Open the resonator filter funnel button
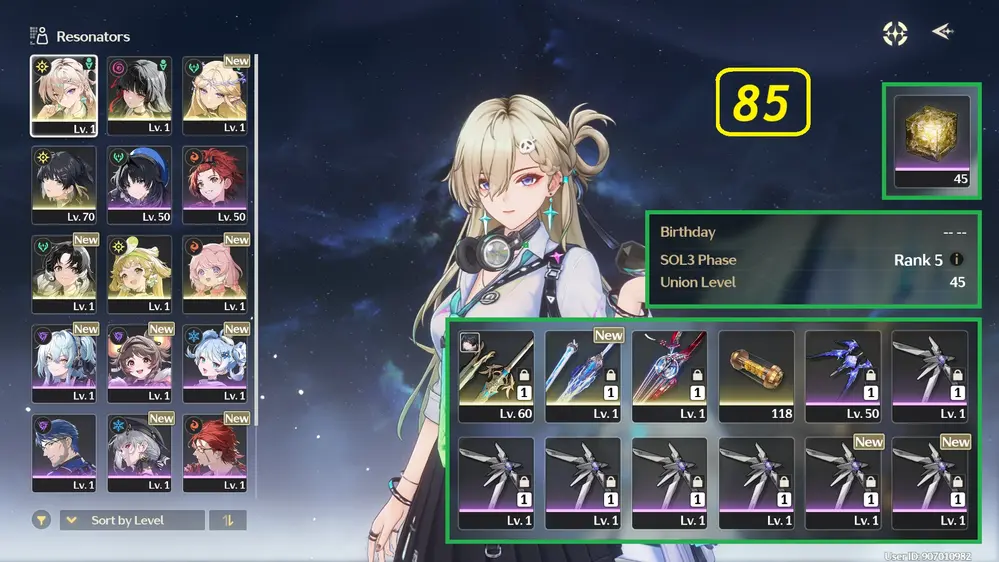The width and height of the screenshot is (999, 562). (42, 520)
